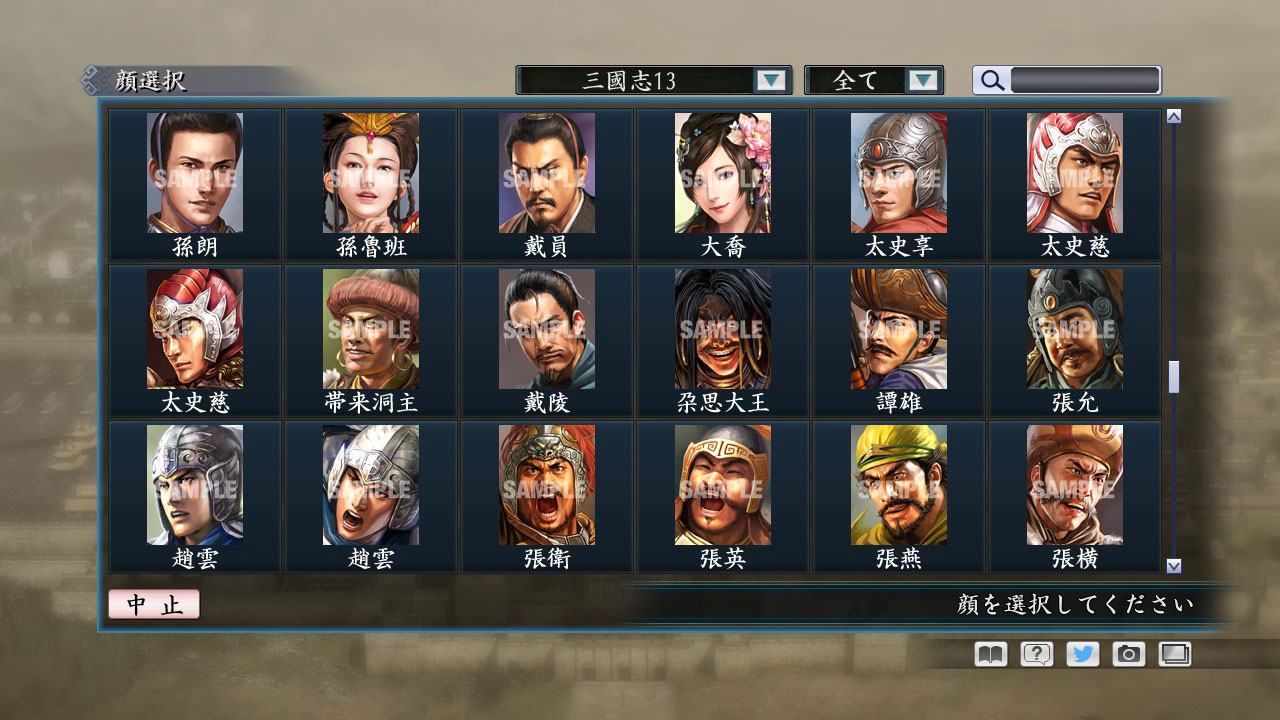Open the game manual book icon
Viewport: 1280px width, 720px height.
[988, 654]
